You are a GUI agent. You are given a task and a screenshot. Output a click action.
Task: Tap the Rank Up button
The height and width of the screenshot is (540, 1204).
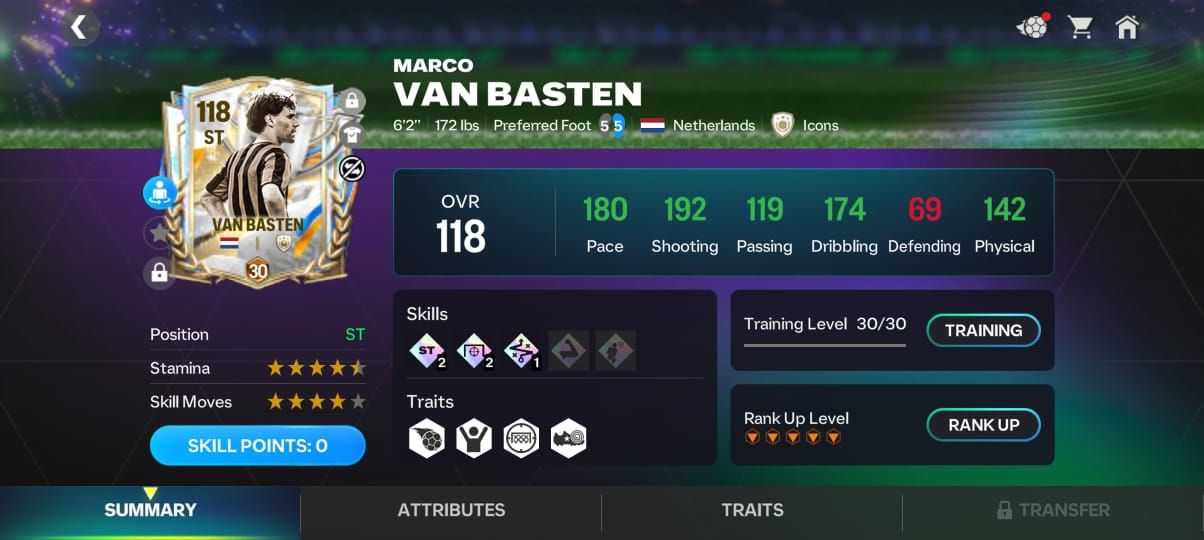point(984,425)
